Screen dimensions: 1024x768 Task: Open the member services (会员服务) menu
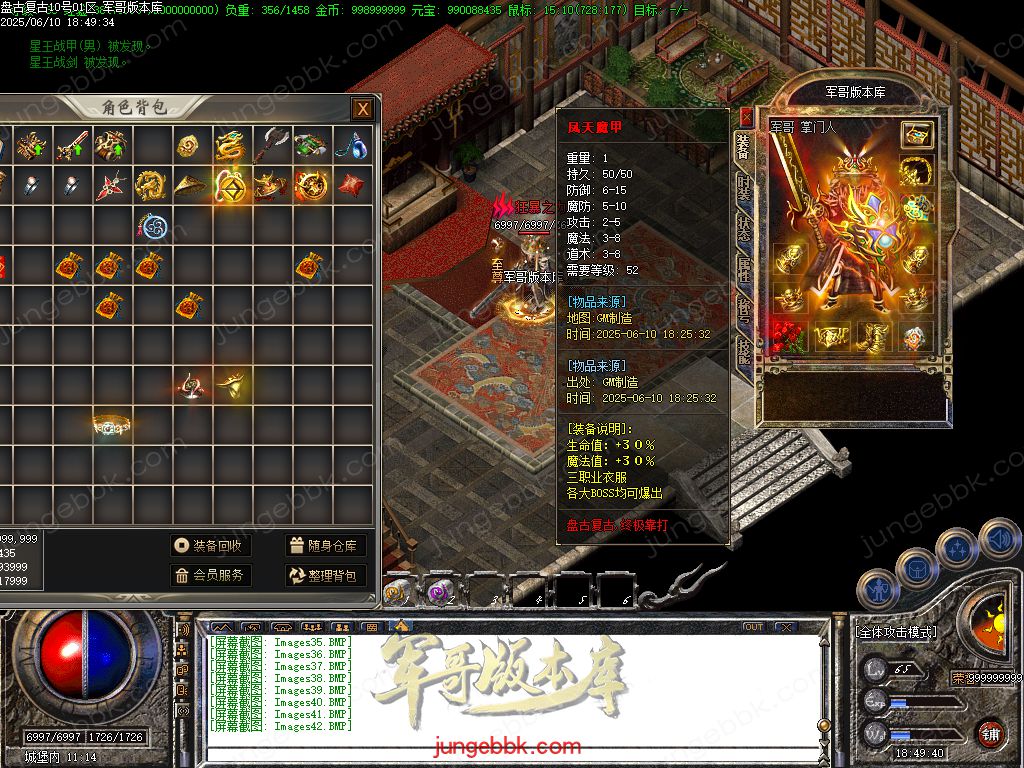(x=209, y=575)
